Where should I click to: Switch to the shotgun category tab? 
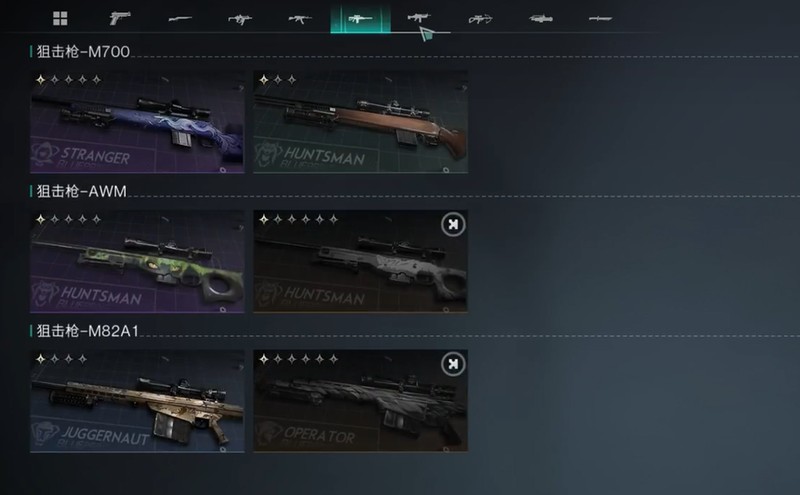click(x=180, y=18)
